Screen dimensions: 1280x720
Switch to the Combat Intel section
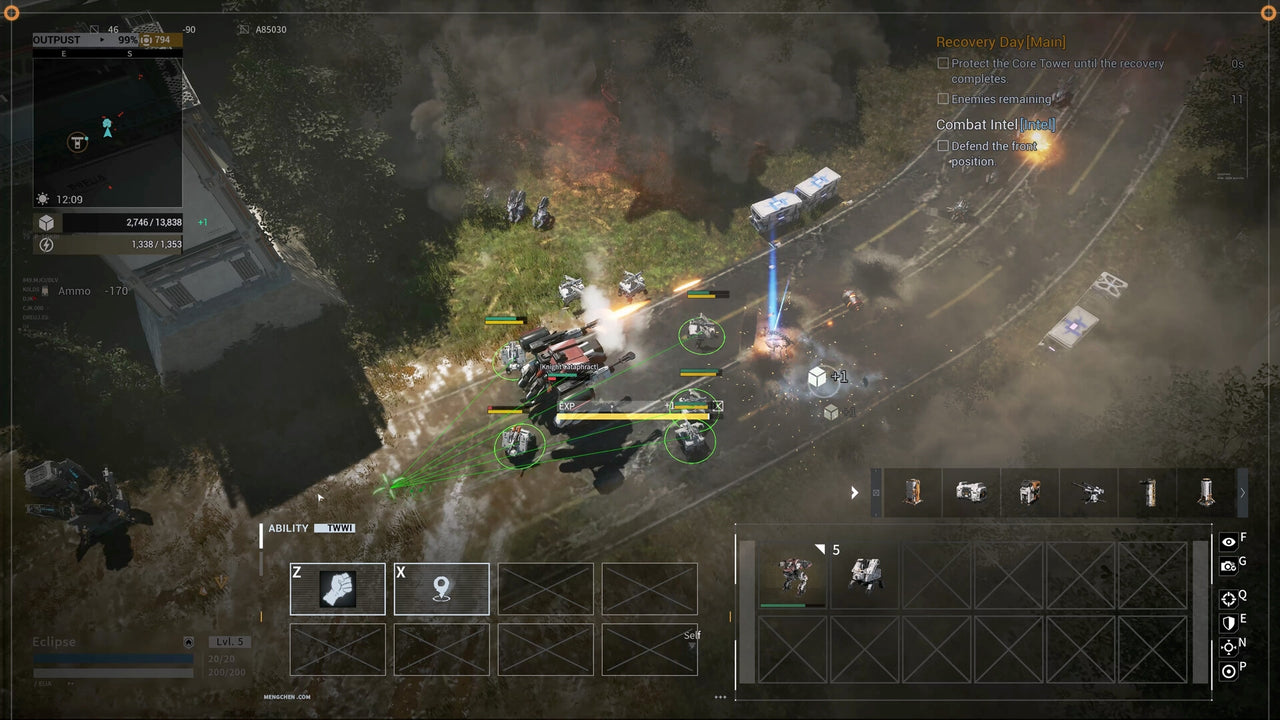tap(997, 125)
